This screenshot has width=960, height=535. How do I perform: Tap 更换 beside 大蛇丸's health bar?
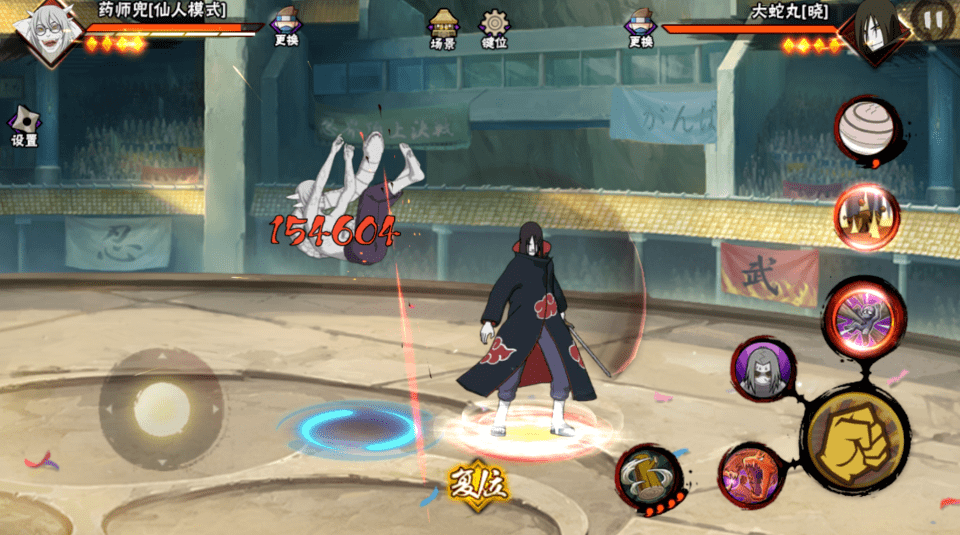(640, 28)
